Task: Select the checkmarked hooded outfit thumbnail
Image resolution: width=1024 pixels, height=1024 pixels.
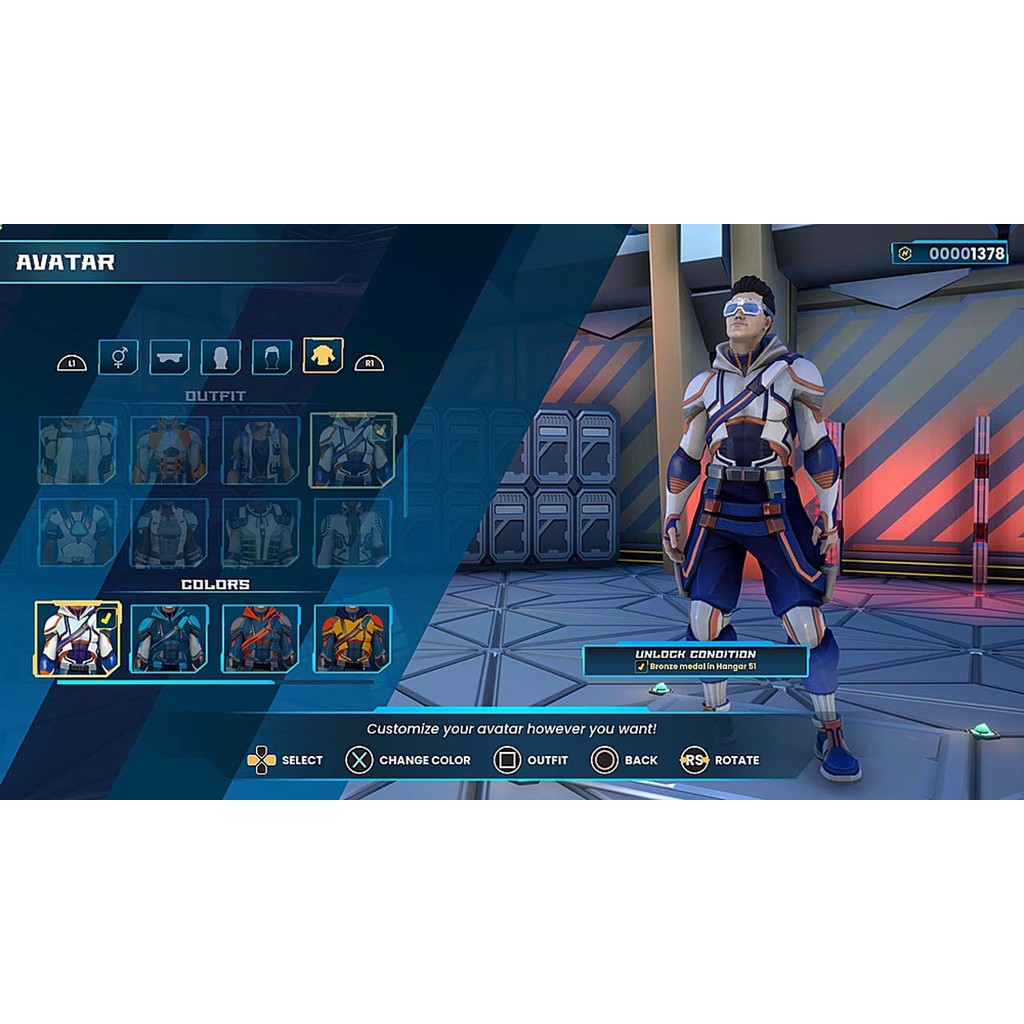Action: (353, 450)
